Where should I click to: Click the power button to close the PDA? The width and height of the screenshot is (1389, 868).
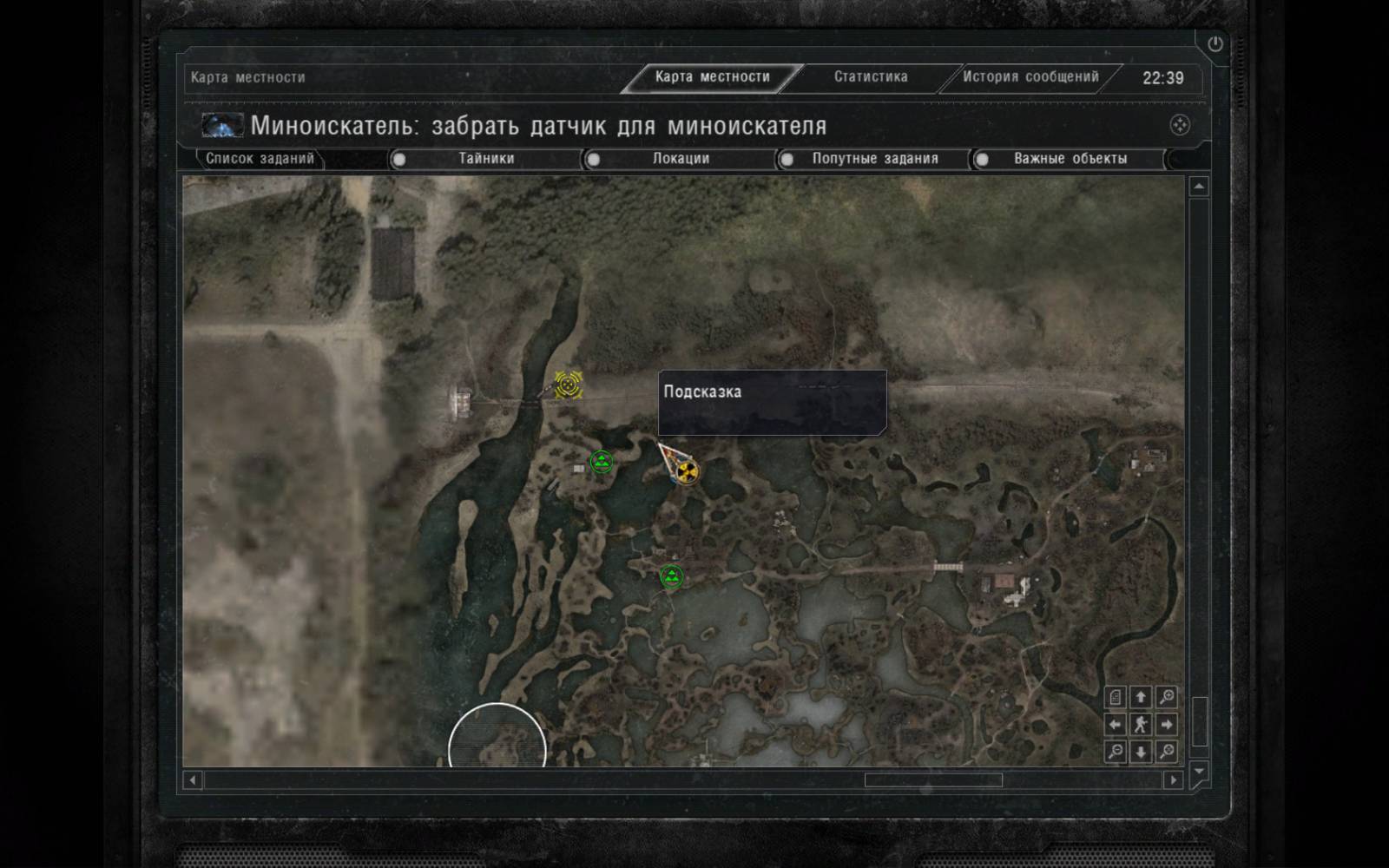point(1215,44)
